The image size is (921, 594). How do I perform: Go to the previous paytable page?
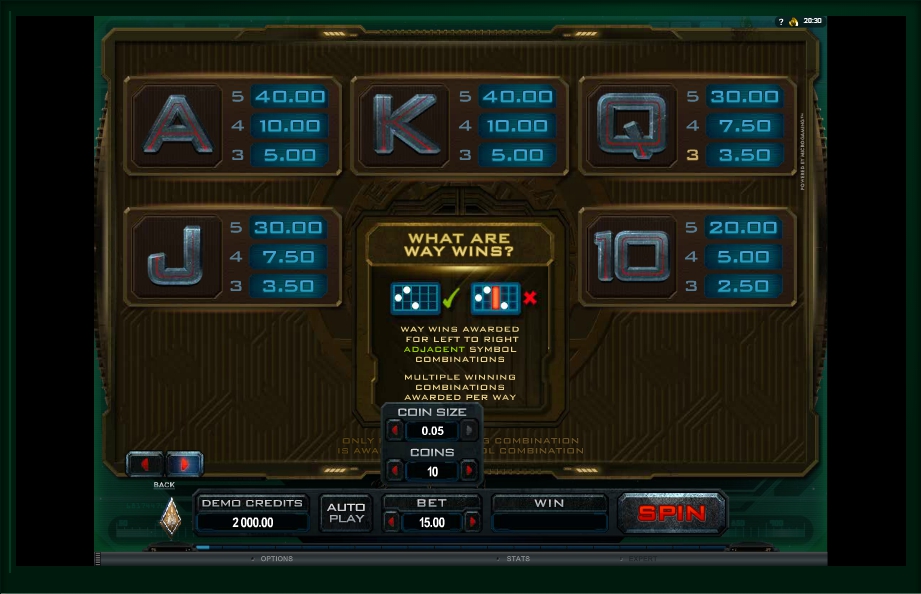click(x=145, y=464)
